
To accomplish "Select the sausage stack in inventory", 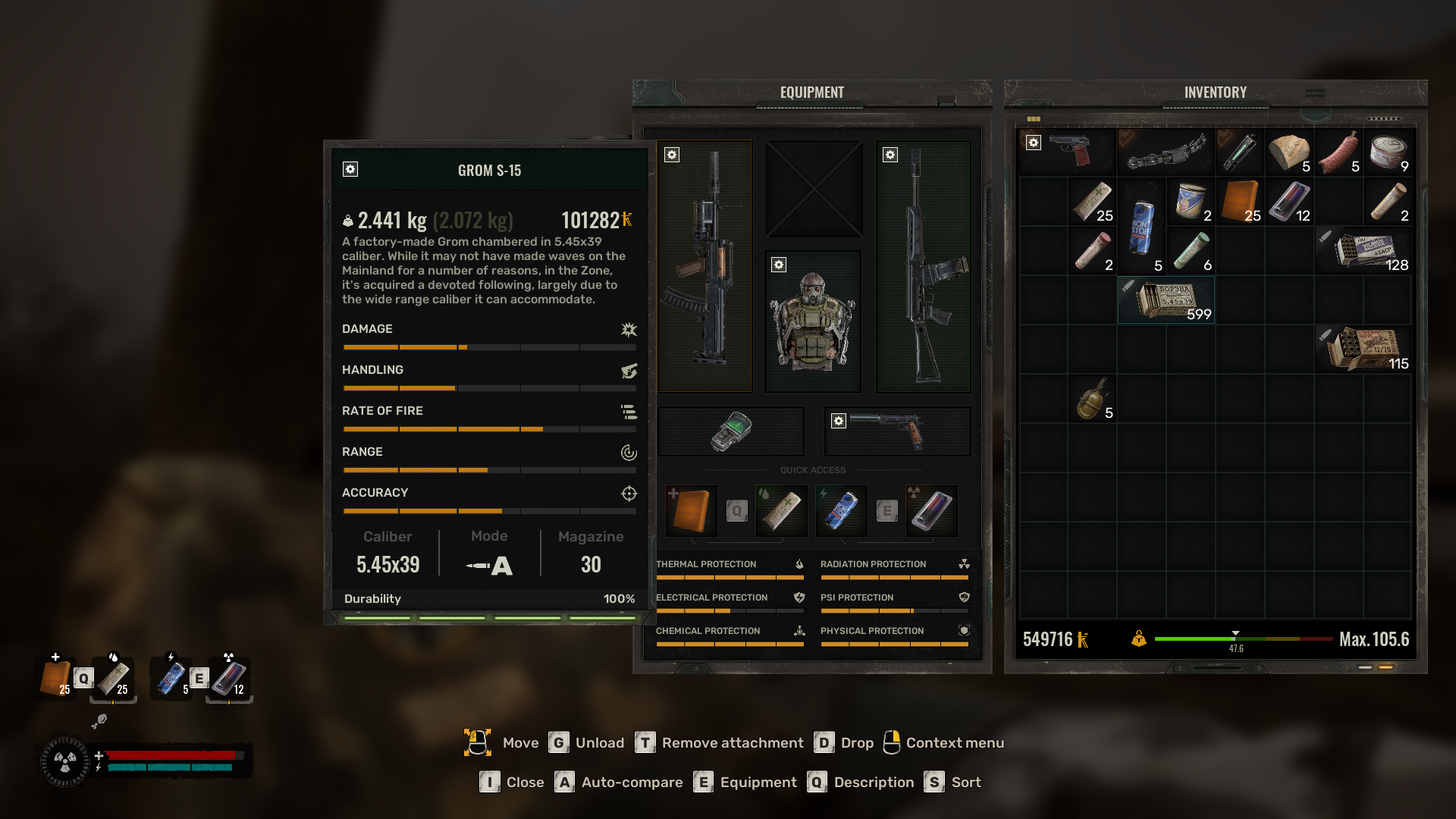I will click(1338, 152).
